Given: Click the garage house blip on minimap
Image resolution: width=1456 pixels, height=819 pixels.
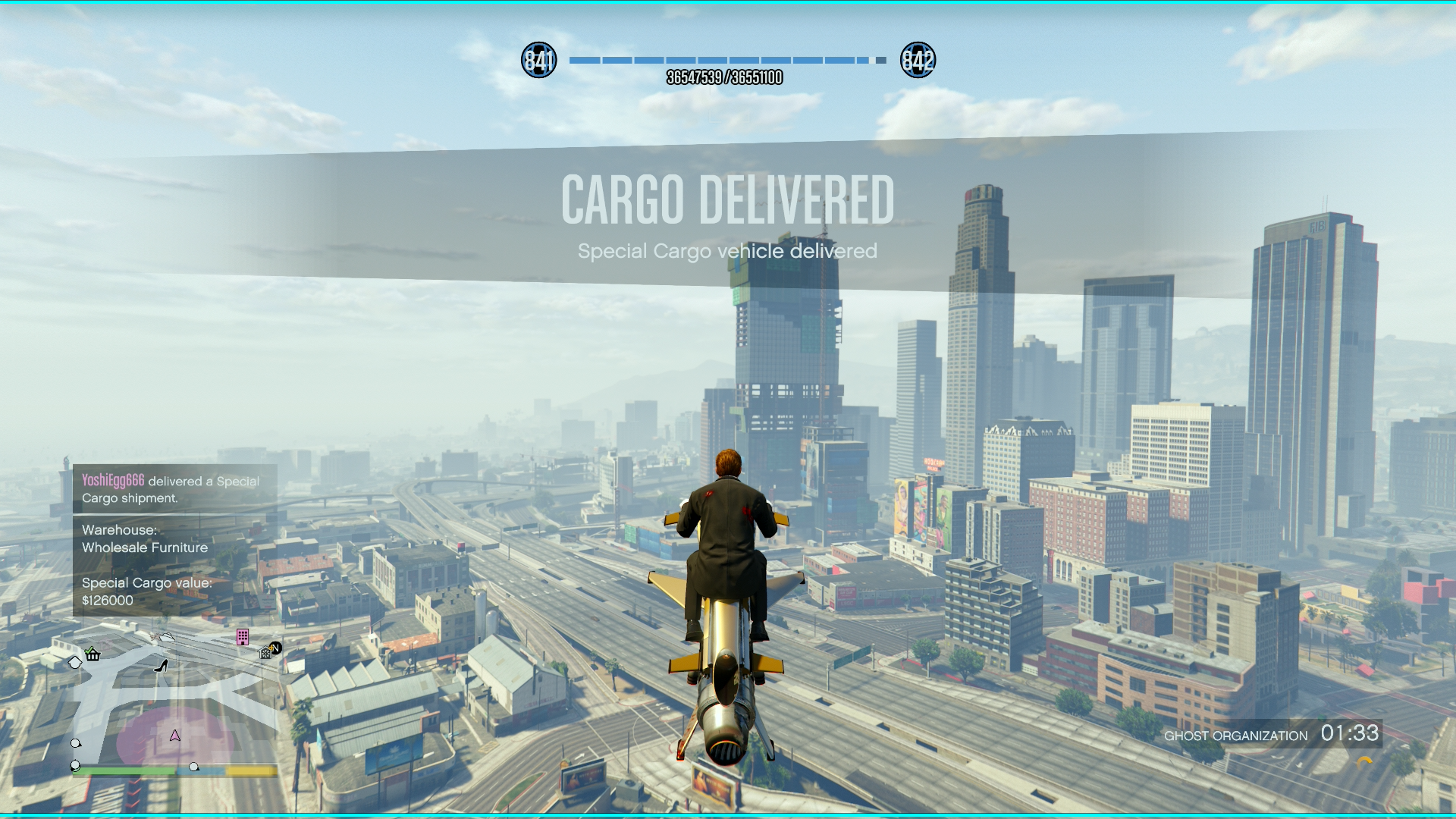Looking at the screenshot, I should coord(265,652).
